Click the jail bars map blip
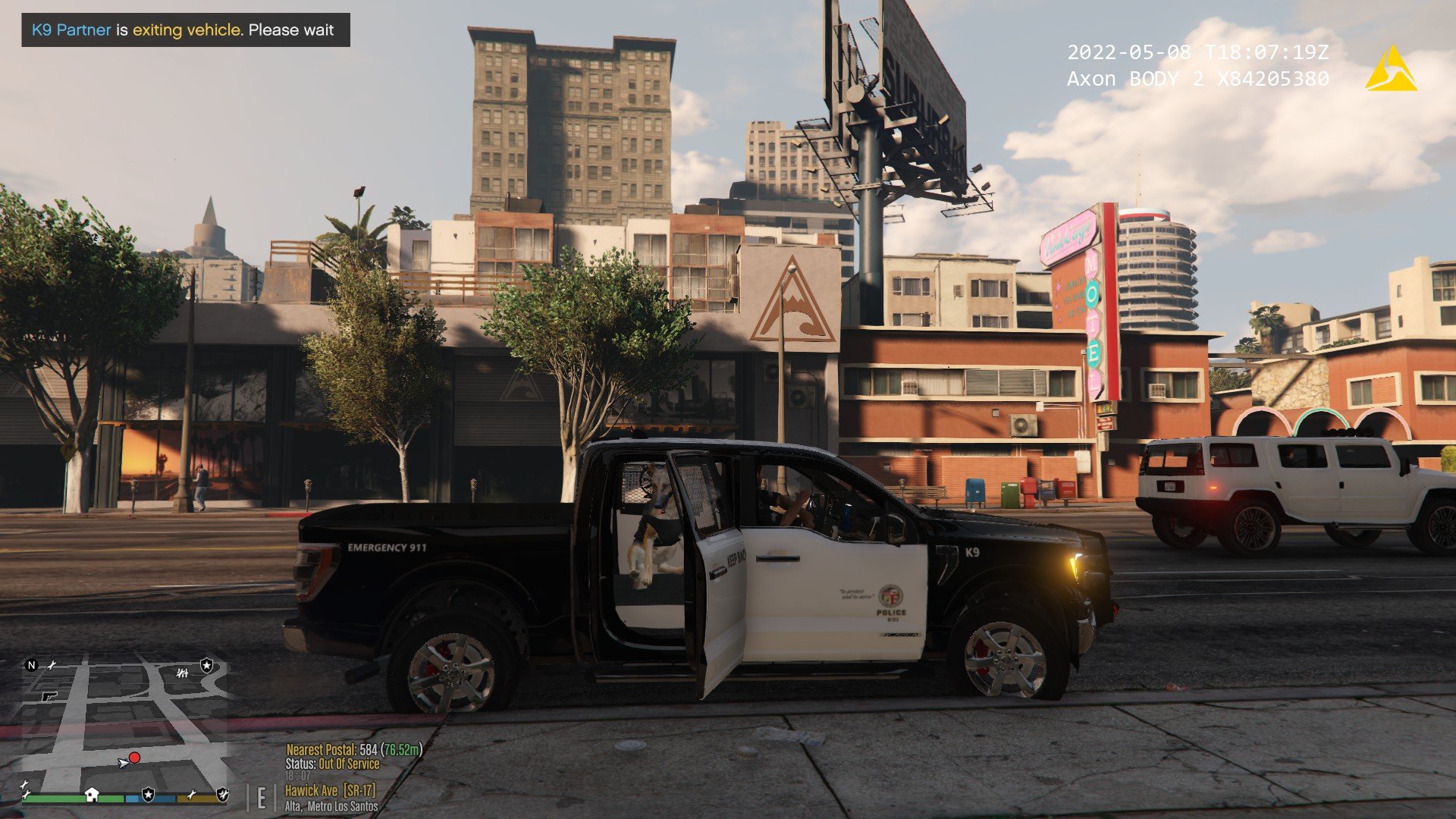Viewport: 1456px width, 819px height. click(182, 673)
